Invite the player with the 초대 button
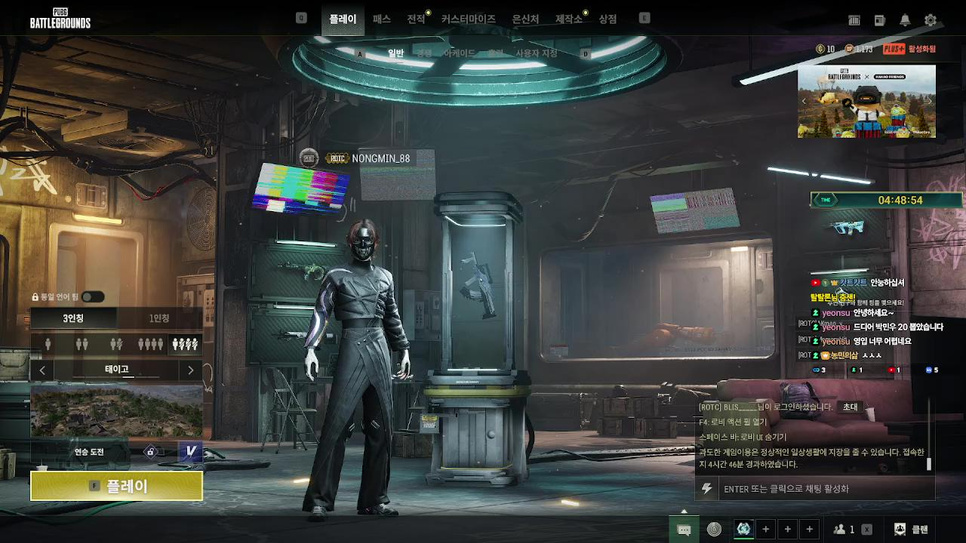Viewport: 966px width, 543px height. pyautogui.click(x=850, y=407)
